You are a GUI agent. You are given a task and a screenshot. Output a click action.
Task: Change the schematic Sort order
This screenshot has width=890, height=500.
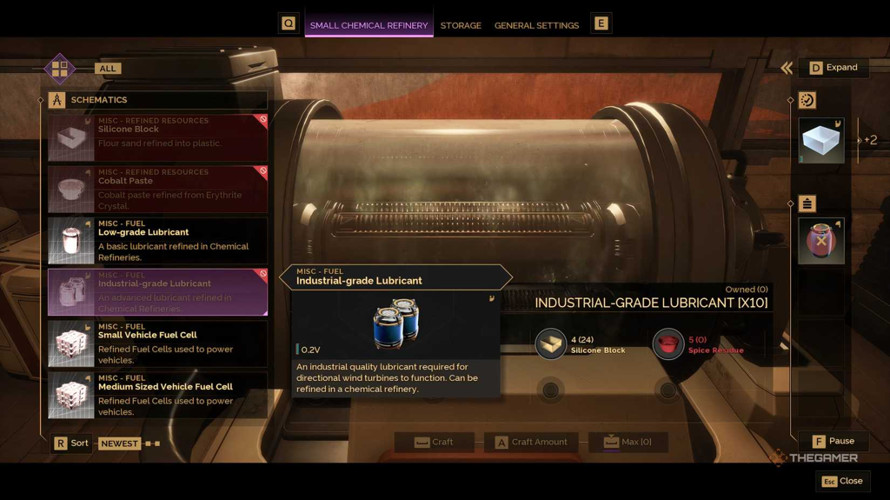pos(71,443)
